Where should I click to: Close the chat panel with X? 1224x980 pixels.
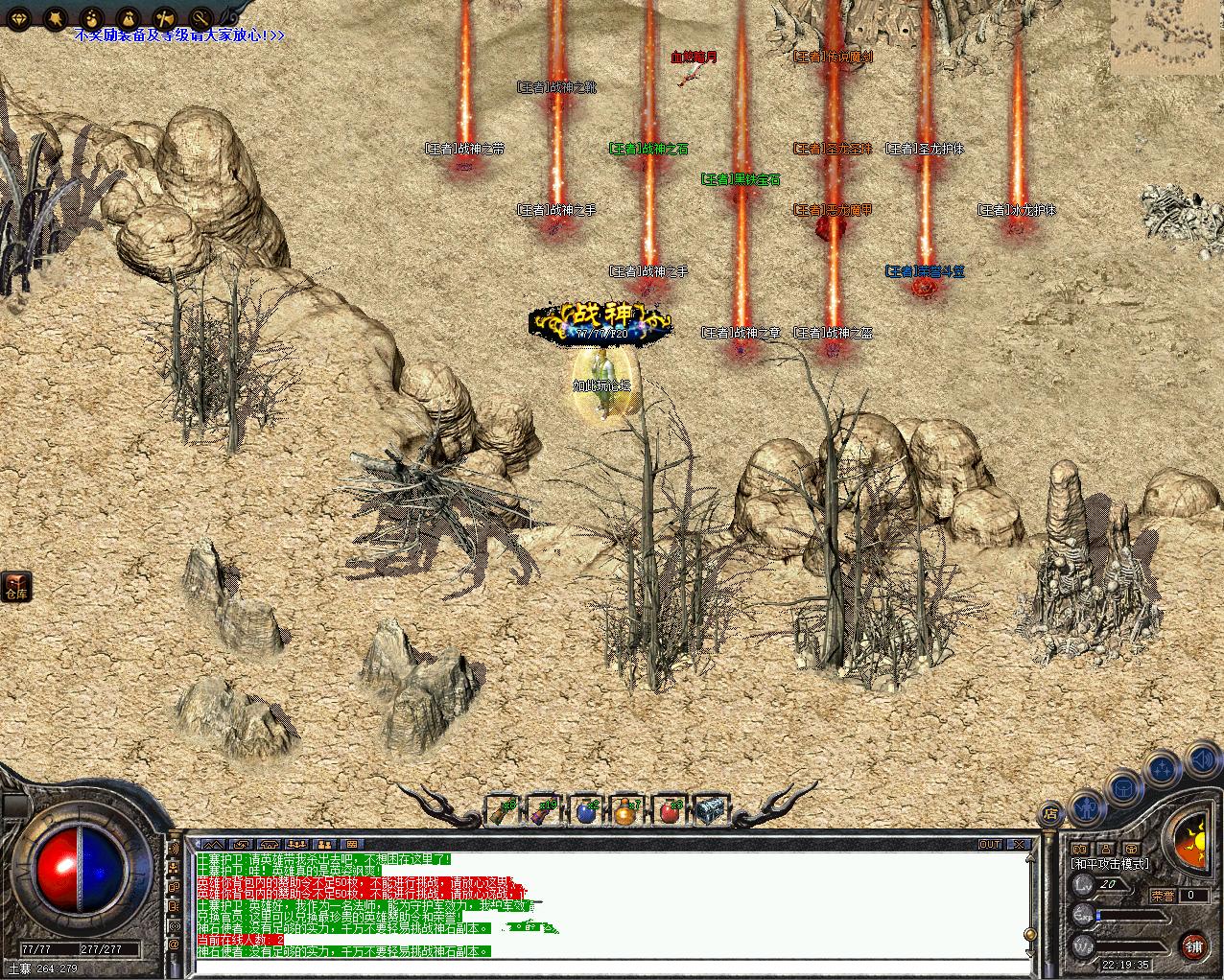(x=1019, y=844)
